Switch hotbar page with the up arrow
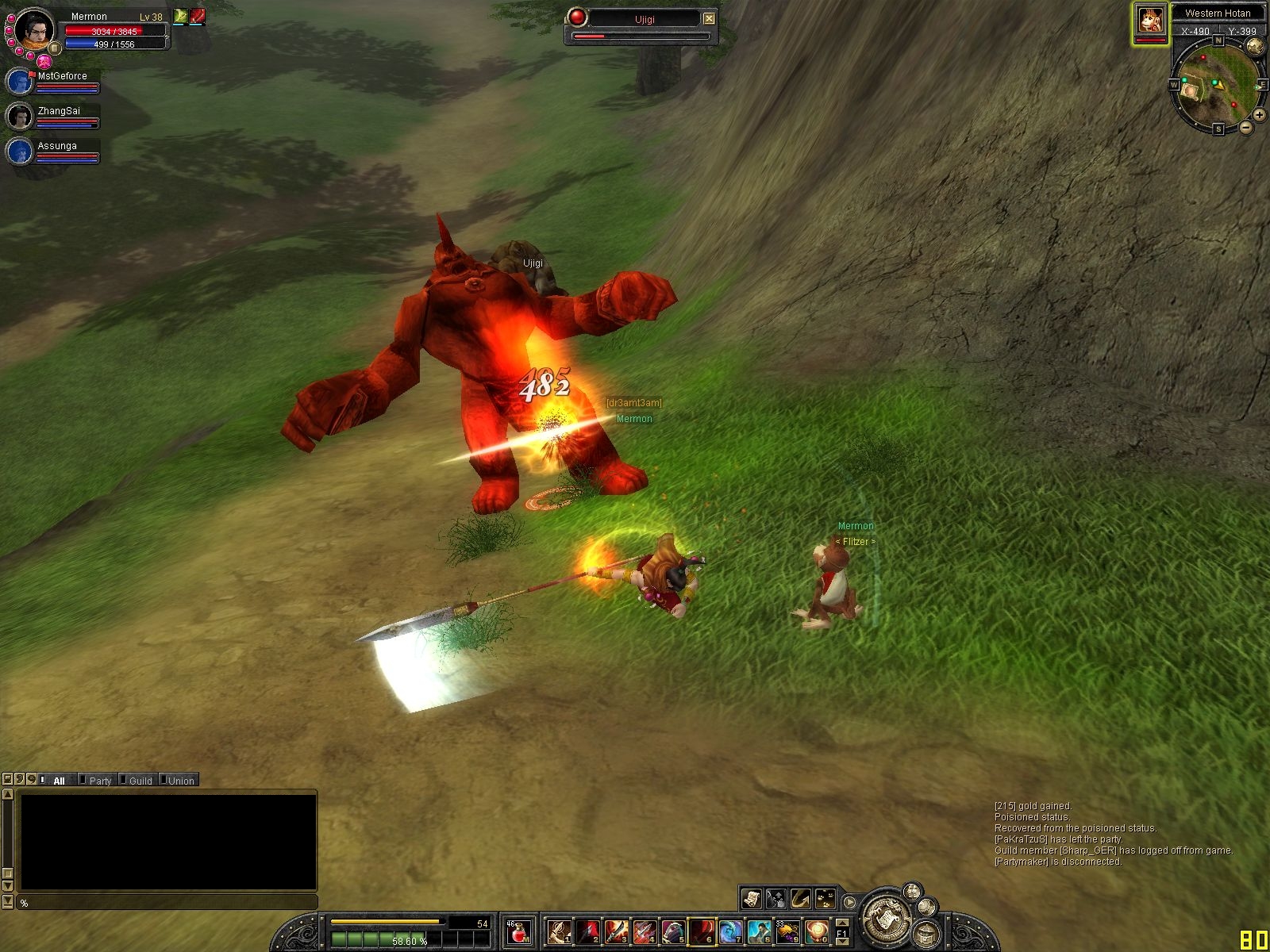Viewport: 1270px width, 952px height. pyautogui.click(x=841, y=923)
